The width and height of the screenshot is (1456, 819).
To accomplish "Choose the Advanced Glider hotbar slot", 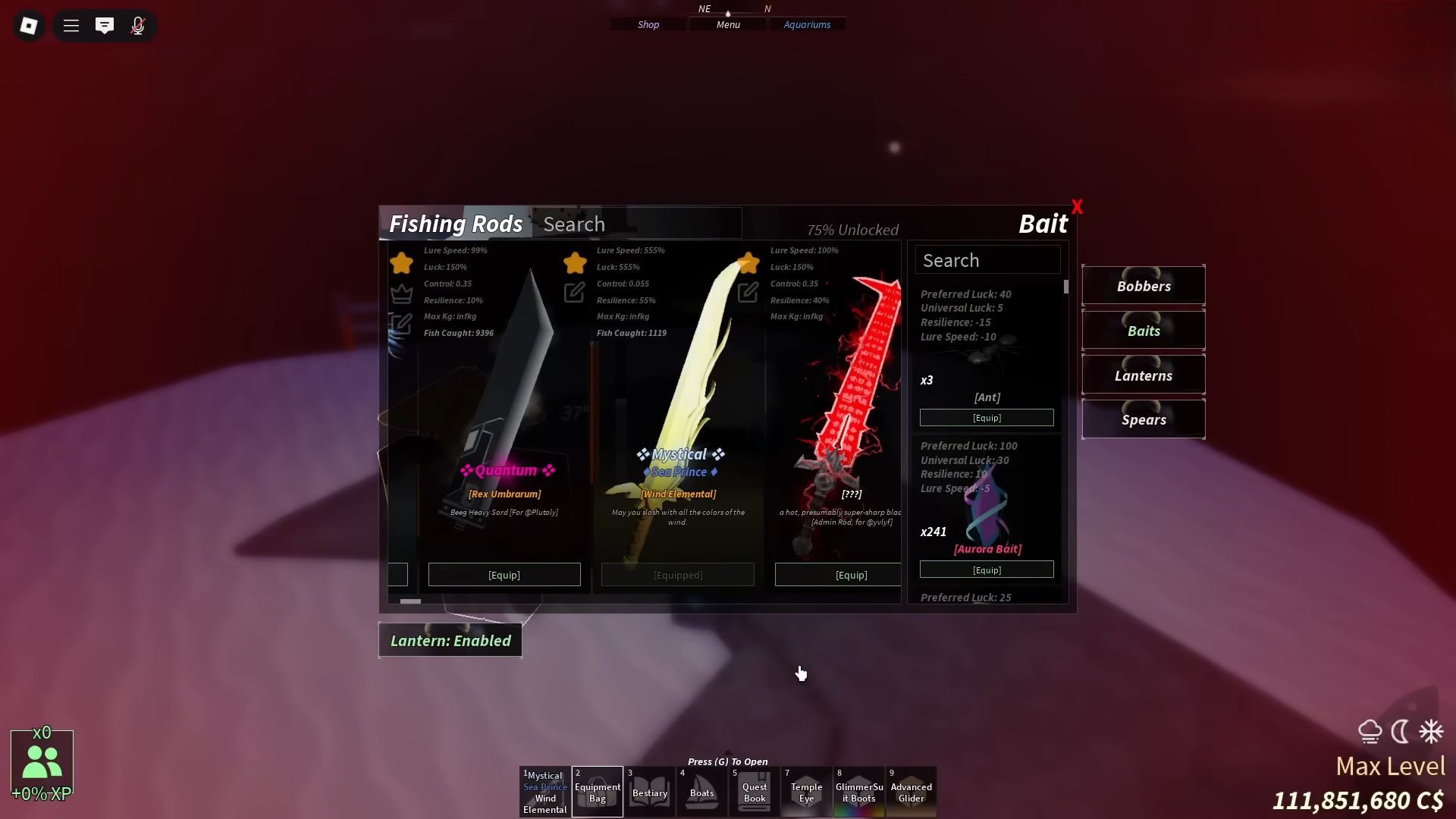I will pyautogui.click(x=912, y=792).
